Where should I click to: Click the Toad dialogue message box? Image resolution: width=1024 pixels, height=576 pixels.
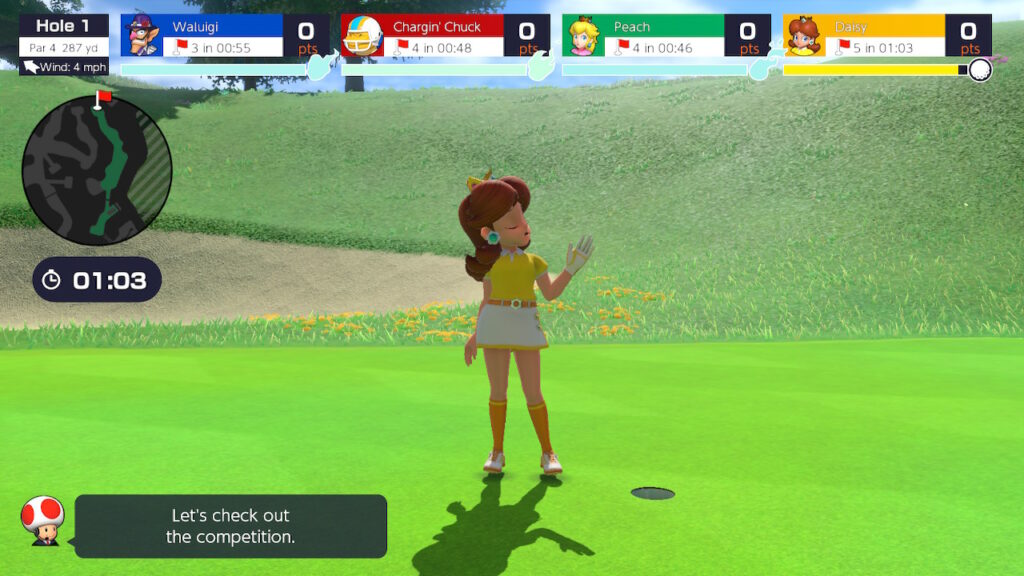tap(230, 526)
